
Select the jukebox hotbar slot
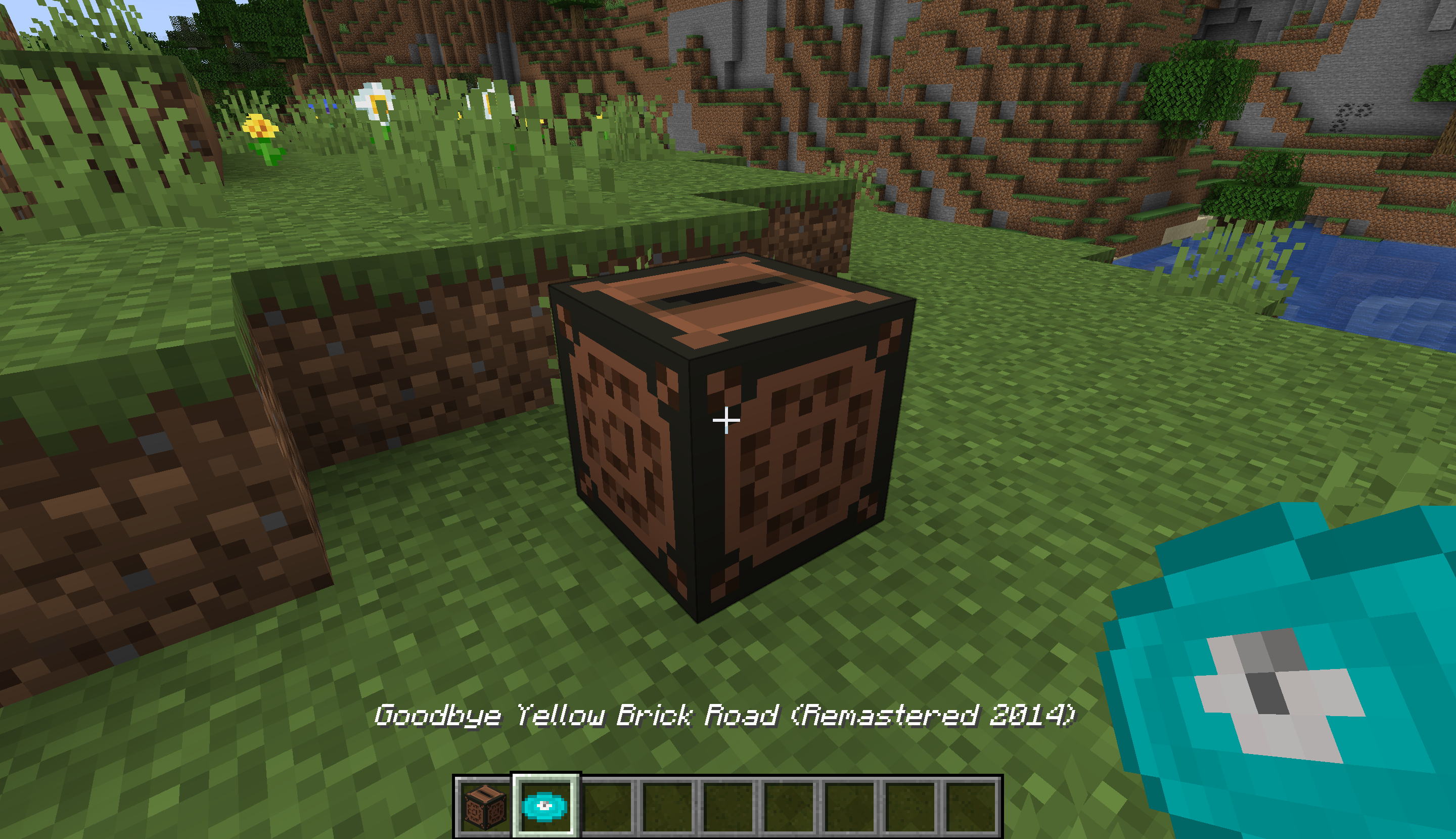tap(484, 806)
